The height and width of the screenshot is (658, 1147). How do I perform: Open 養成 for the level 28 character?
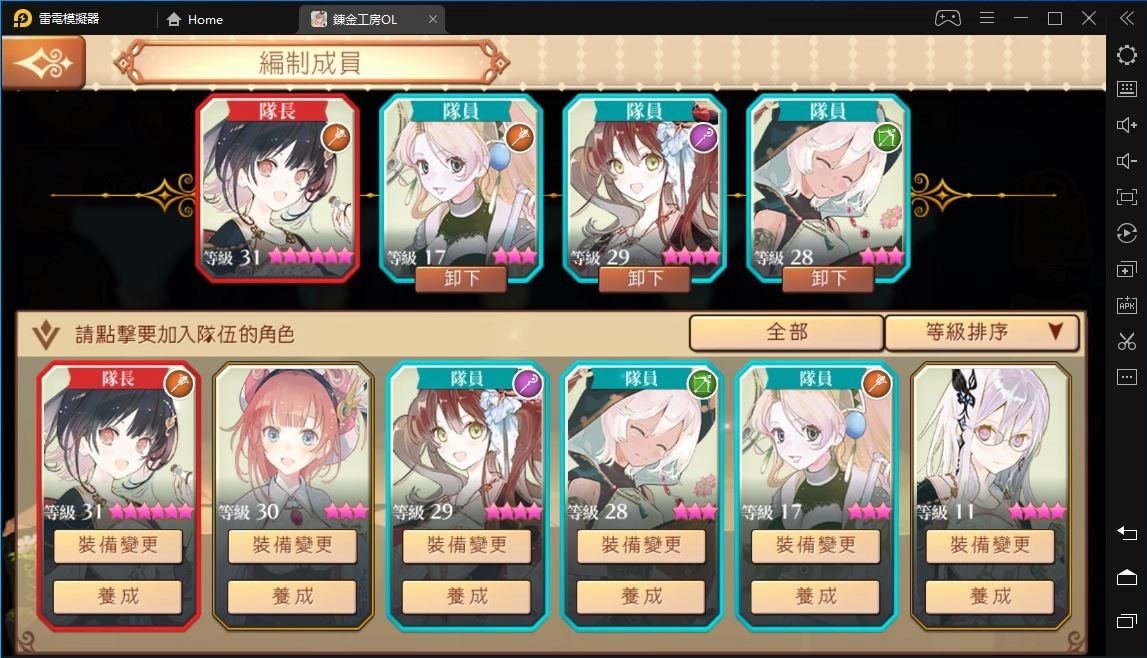(x=642, y=596)
